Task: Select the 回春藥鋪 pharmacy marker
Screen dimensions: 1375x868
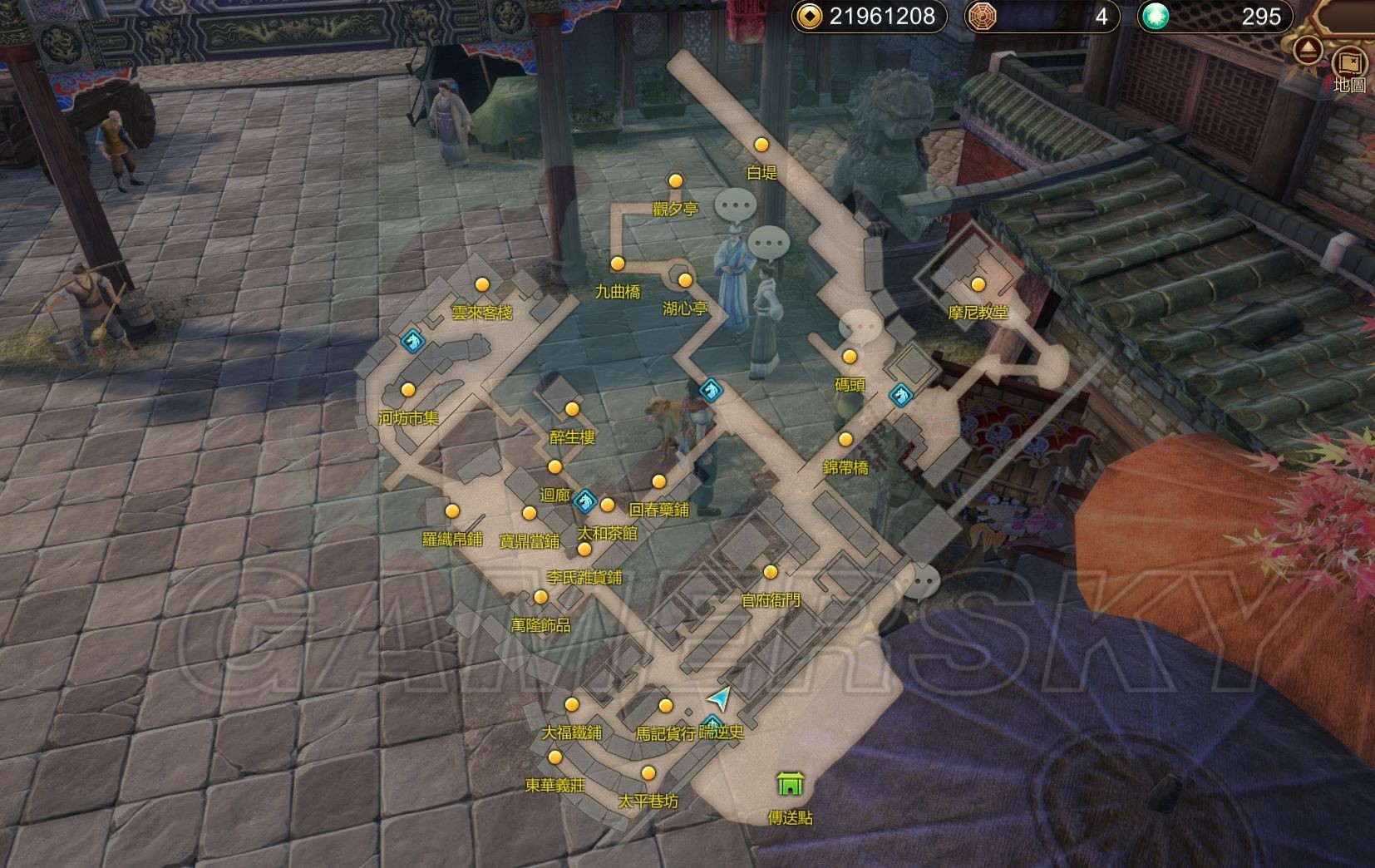Action: (658, 481)
